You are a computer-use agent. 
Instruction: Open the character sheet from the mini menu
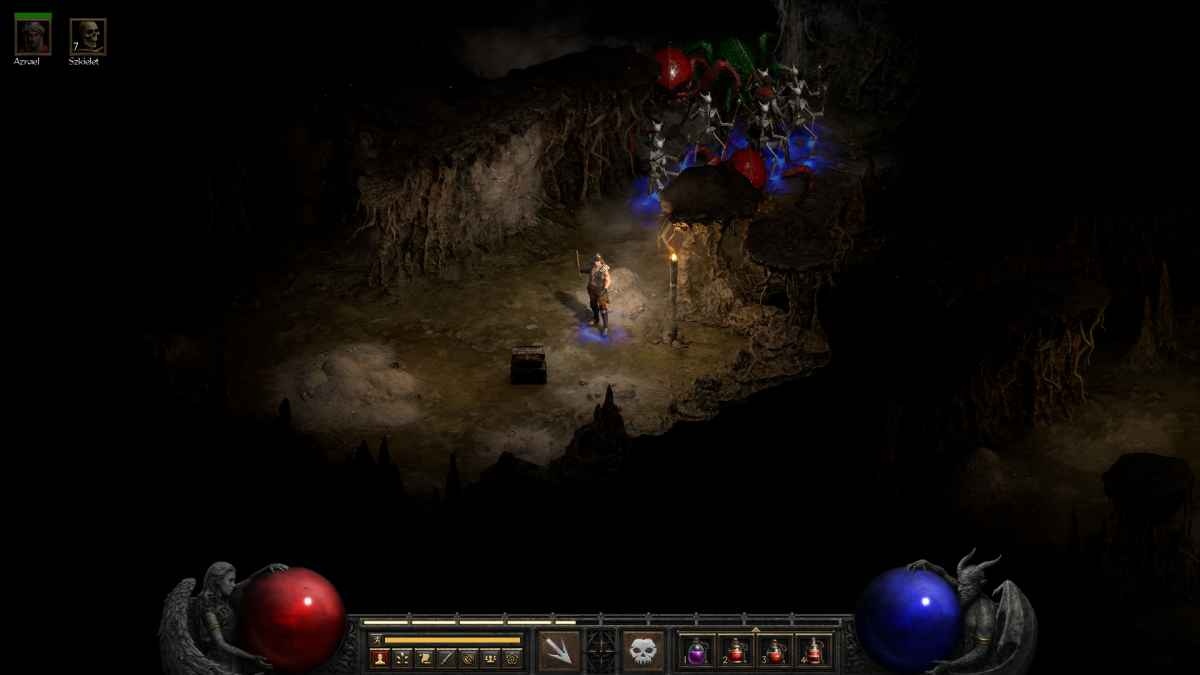coord(380,658)
